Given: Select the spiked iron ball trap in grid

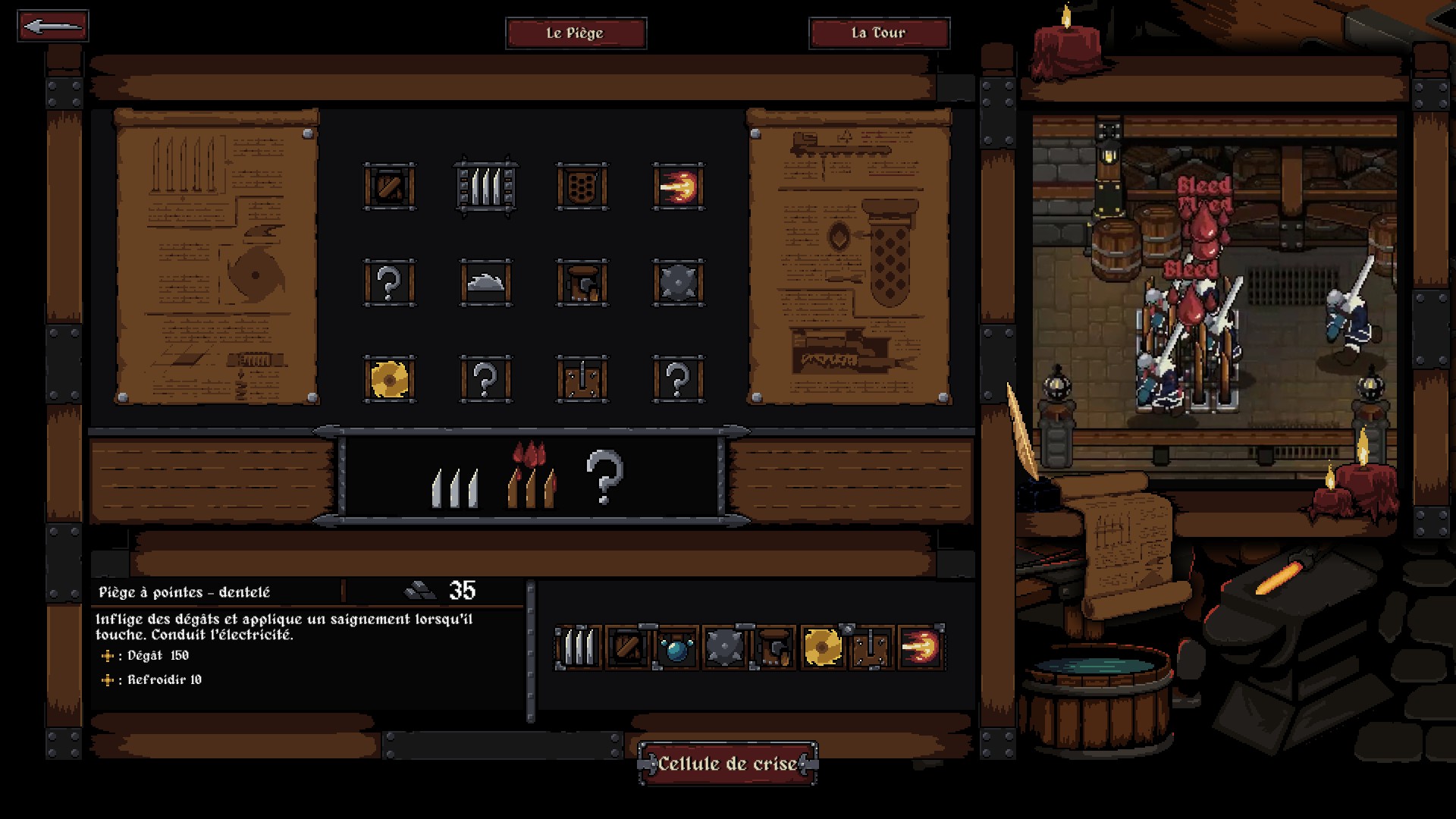Looking at the screenshot, I should point(678,283).
